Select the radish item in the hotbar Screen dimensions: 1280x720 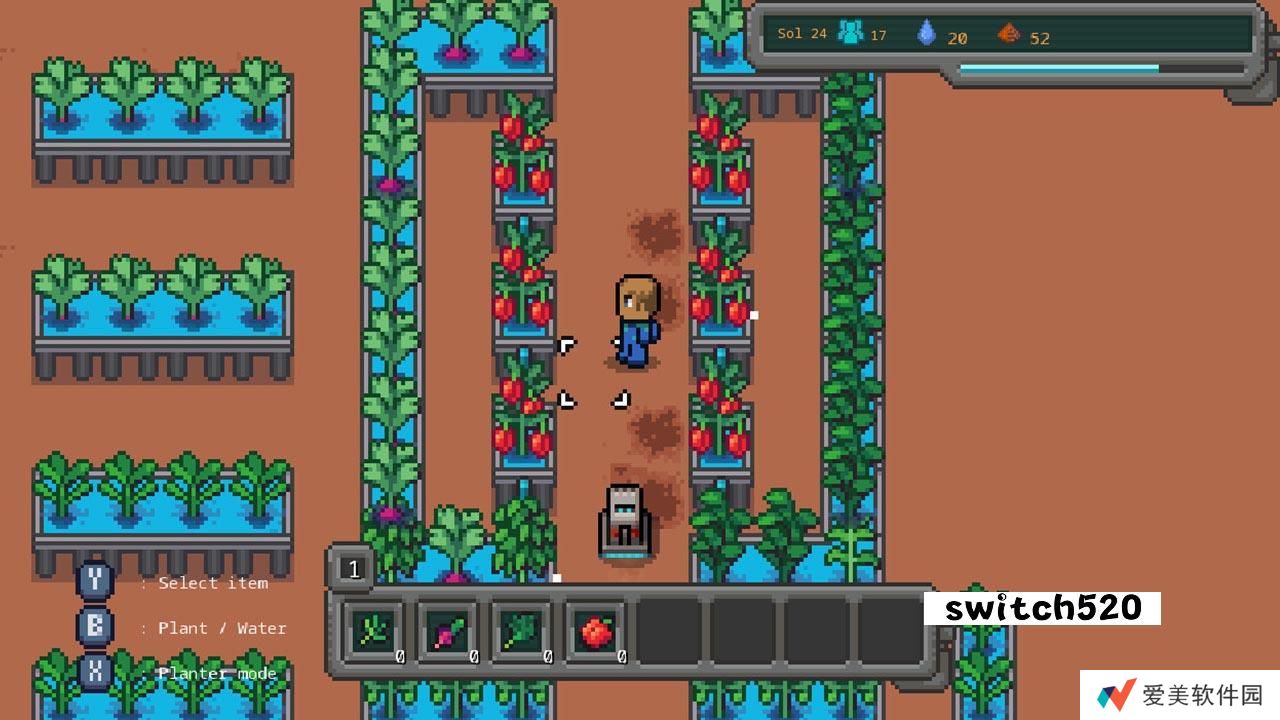(x=447, y=630)
